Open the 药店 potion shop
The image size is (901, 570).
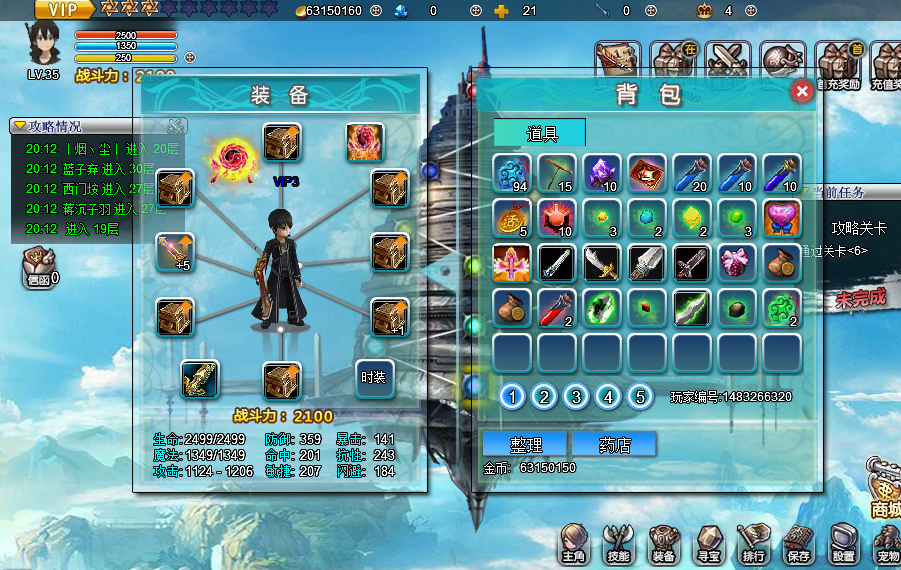pos(613,444)
